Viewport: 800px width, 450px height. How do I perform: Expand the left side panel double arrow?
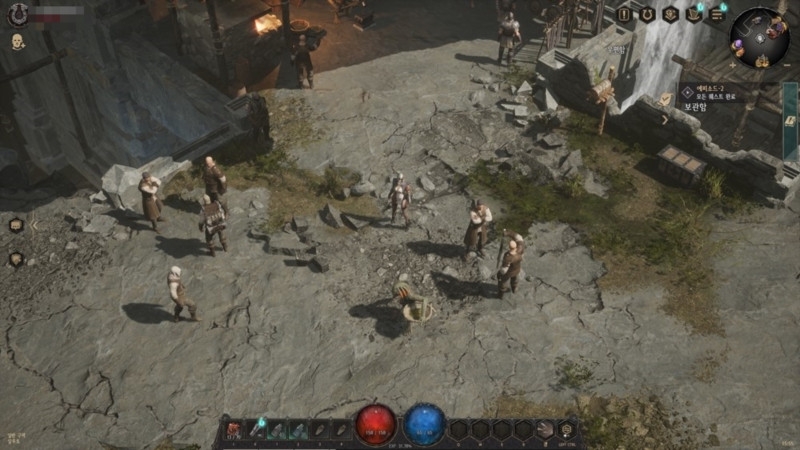tap(33, 225)
